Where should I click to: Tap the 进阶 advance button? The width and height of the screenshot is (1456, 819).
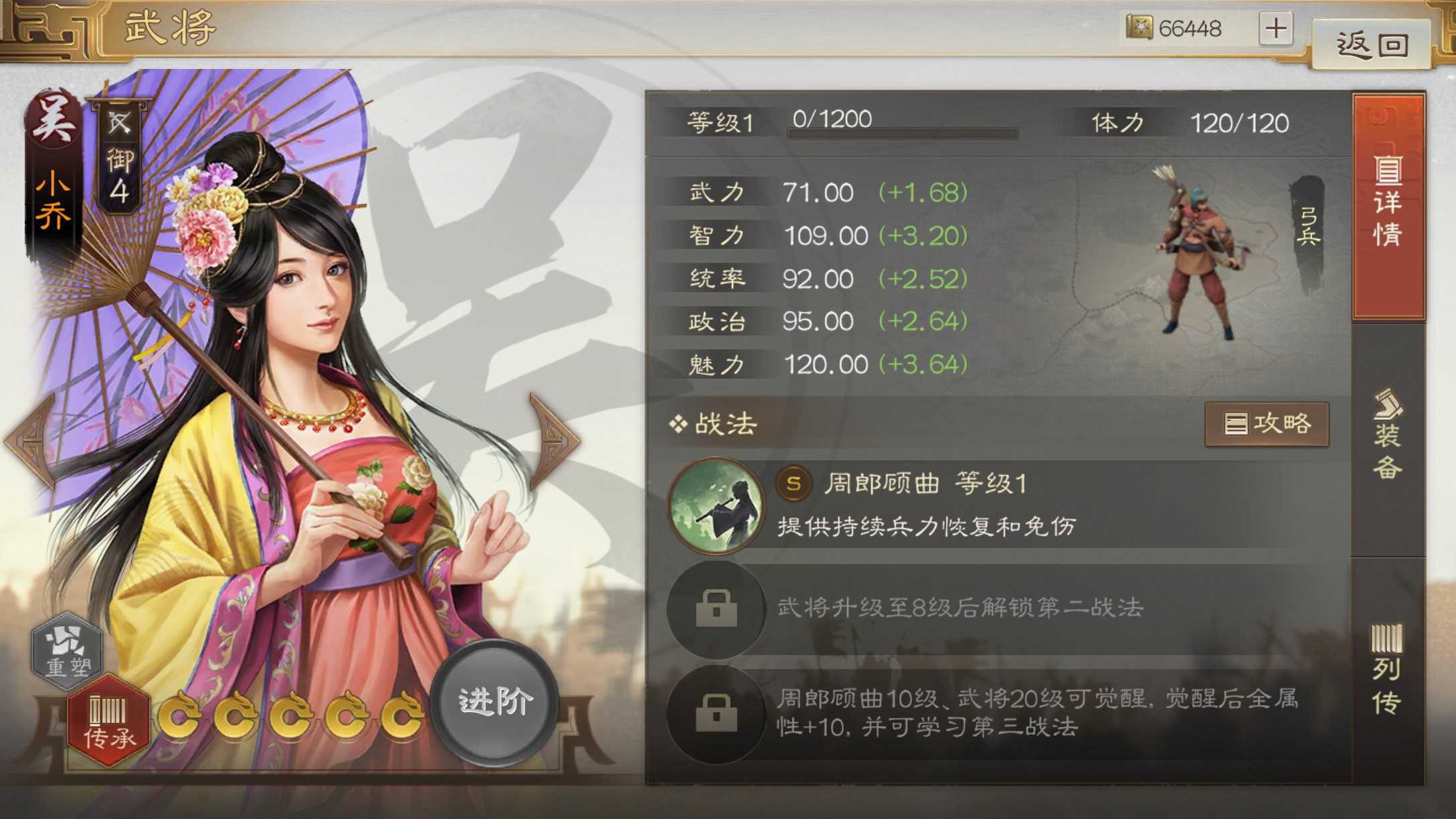(494, 702)
